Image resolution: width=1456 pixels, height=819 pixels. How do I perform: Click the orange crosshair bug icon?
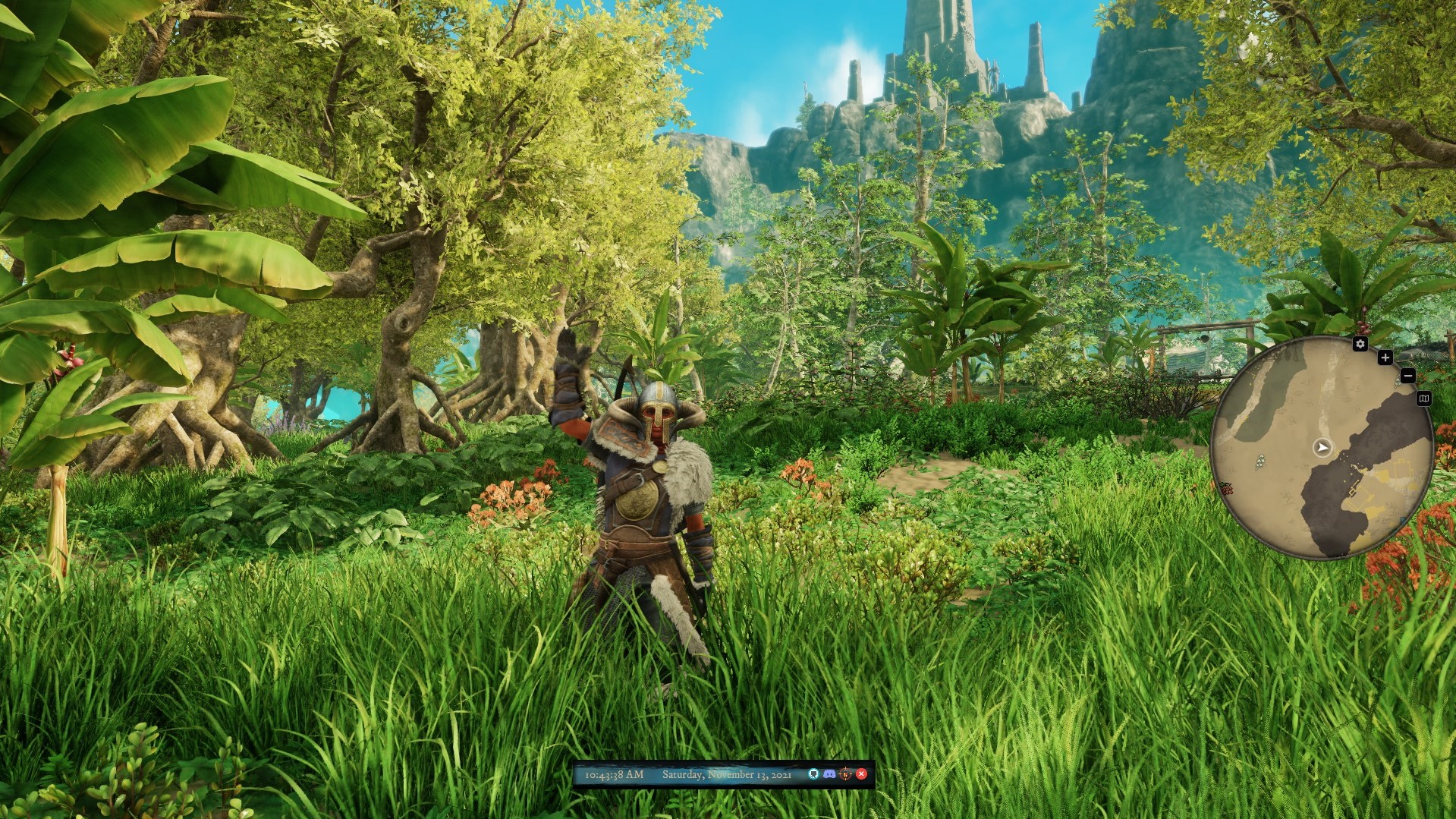coord(845,774)
